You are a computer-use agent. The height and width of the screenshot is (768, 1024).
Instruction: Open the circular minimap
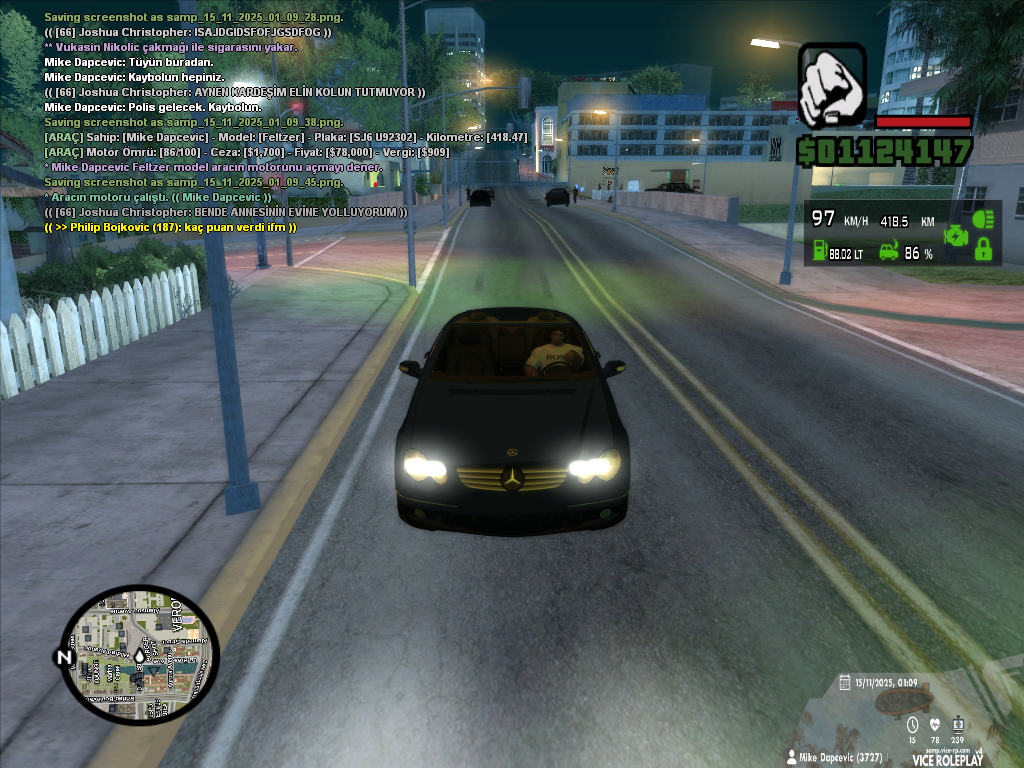point(139,656)
